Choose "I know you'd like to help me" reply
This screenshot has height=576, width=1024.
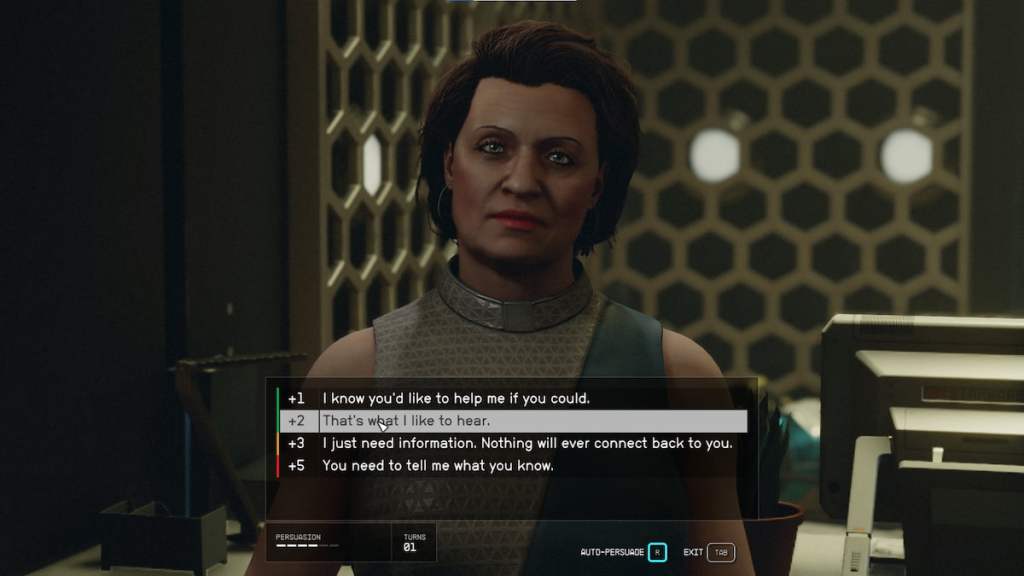pyautogui.click(x=455, y=398)
